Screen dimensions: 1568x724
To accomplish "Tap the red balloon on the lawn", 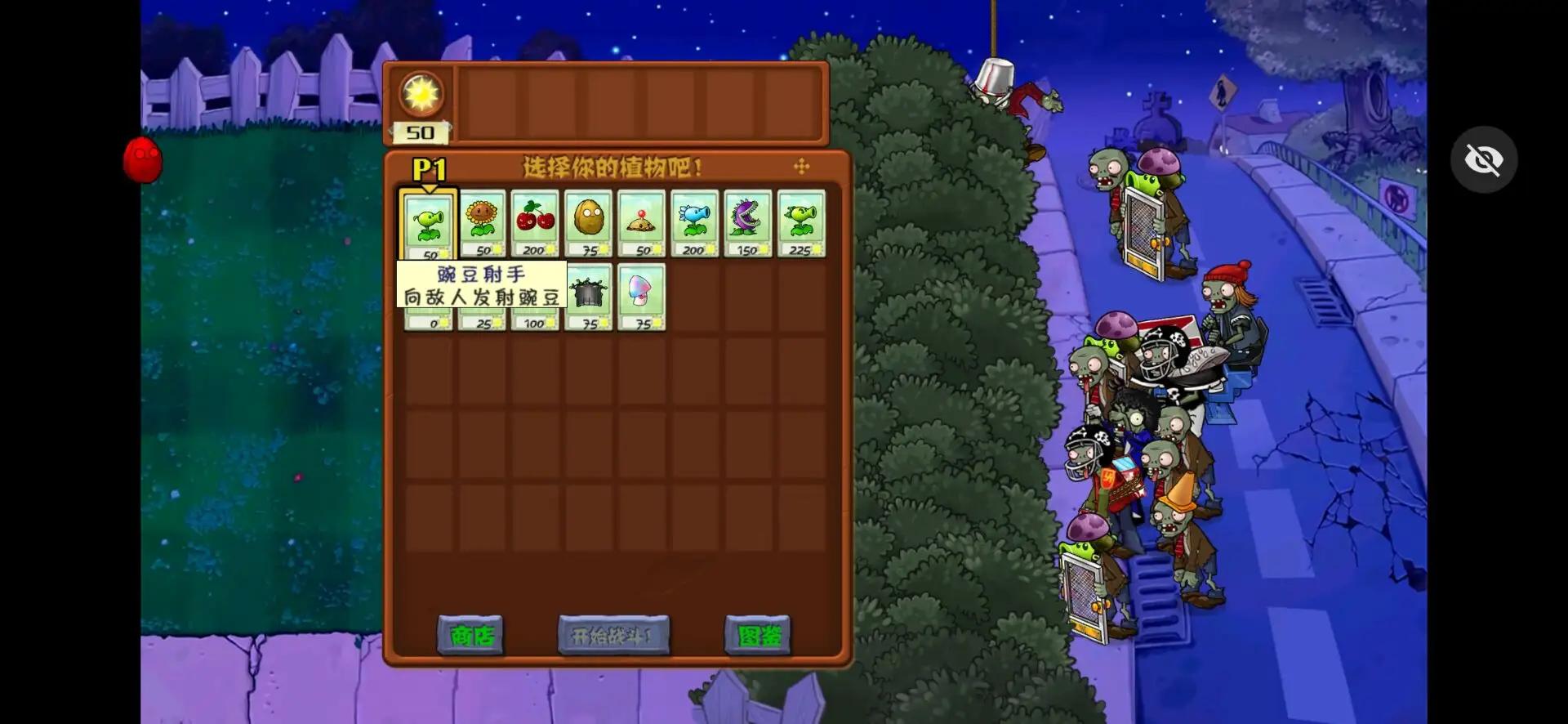I will (x=143, y=159).
